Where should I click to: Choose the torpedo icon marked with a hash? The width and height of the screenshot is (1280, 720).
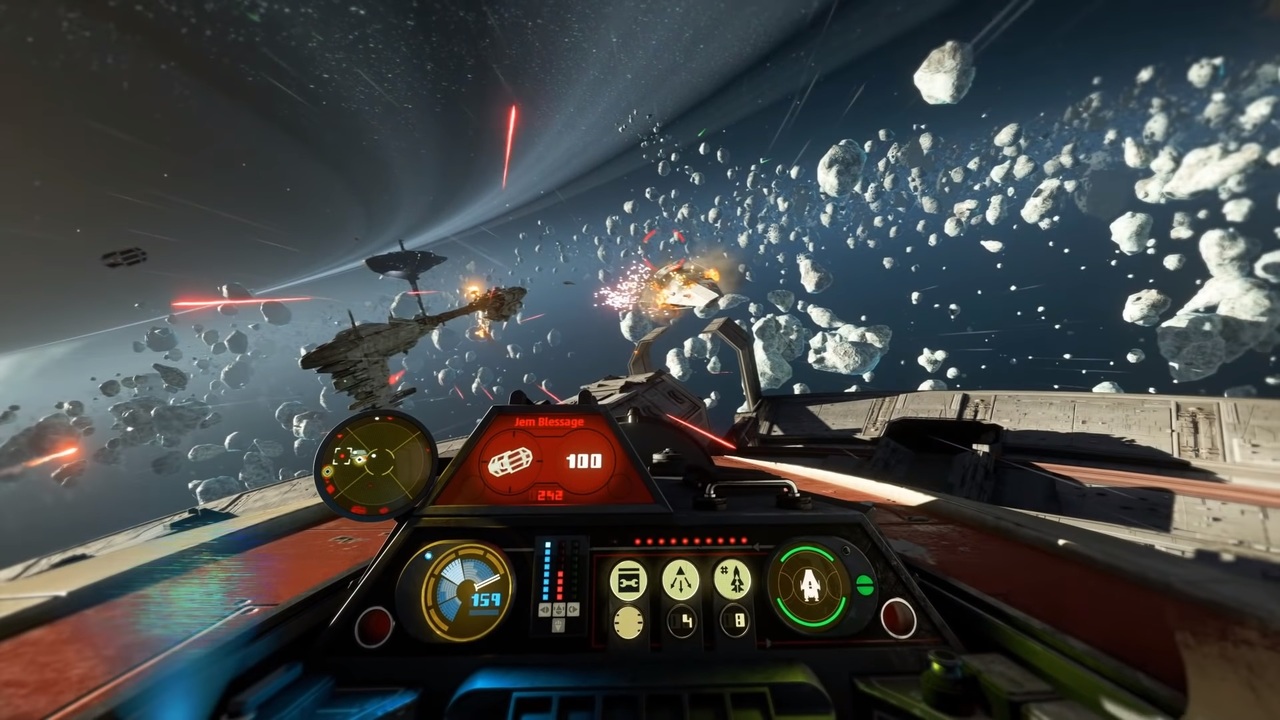click(x=732, y=579)
